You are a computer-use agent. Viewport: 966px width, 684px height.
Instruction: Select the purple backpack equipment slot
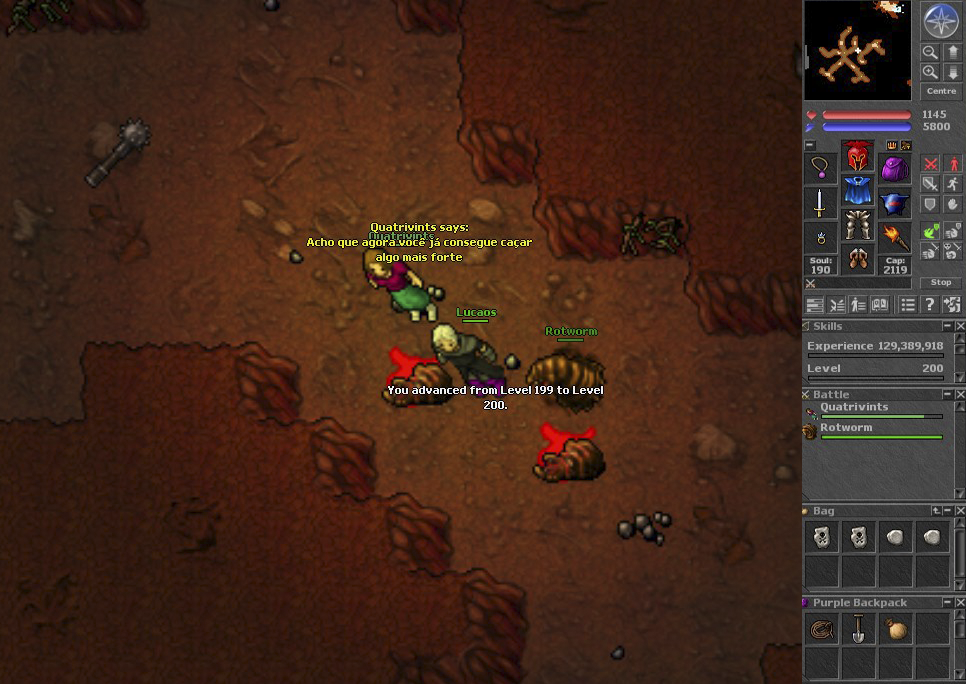click(x=894, y=168)
